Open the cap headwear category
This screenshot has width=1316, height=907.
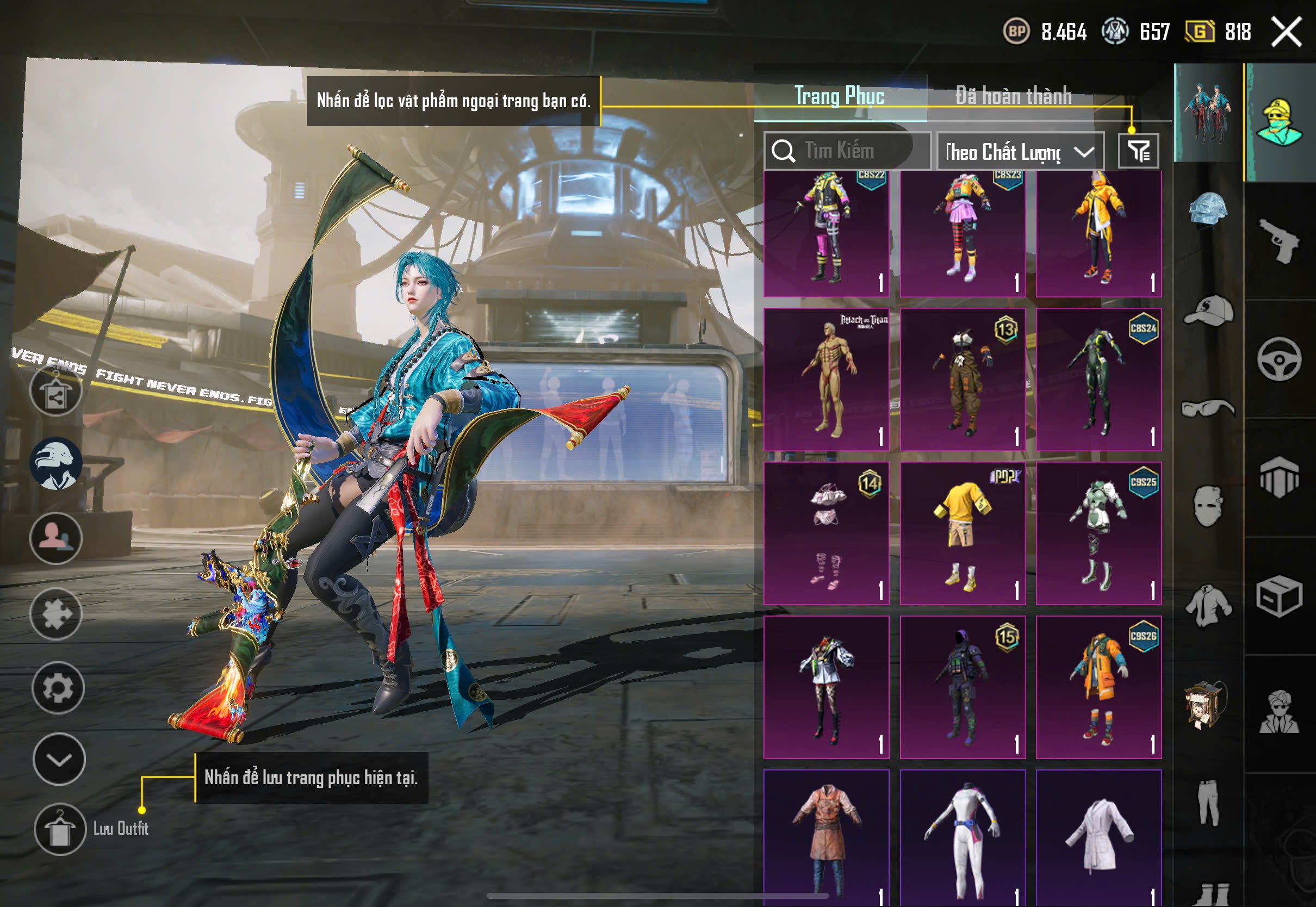1208,310
